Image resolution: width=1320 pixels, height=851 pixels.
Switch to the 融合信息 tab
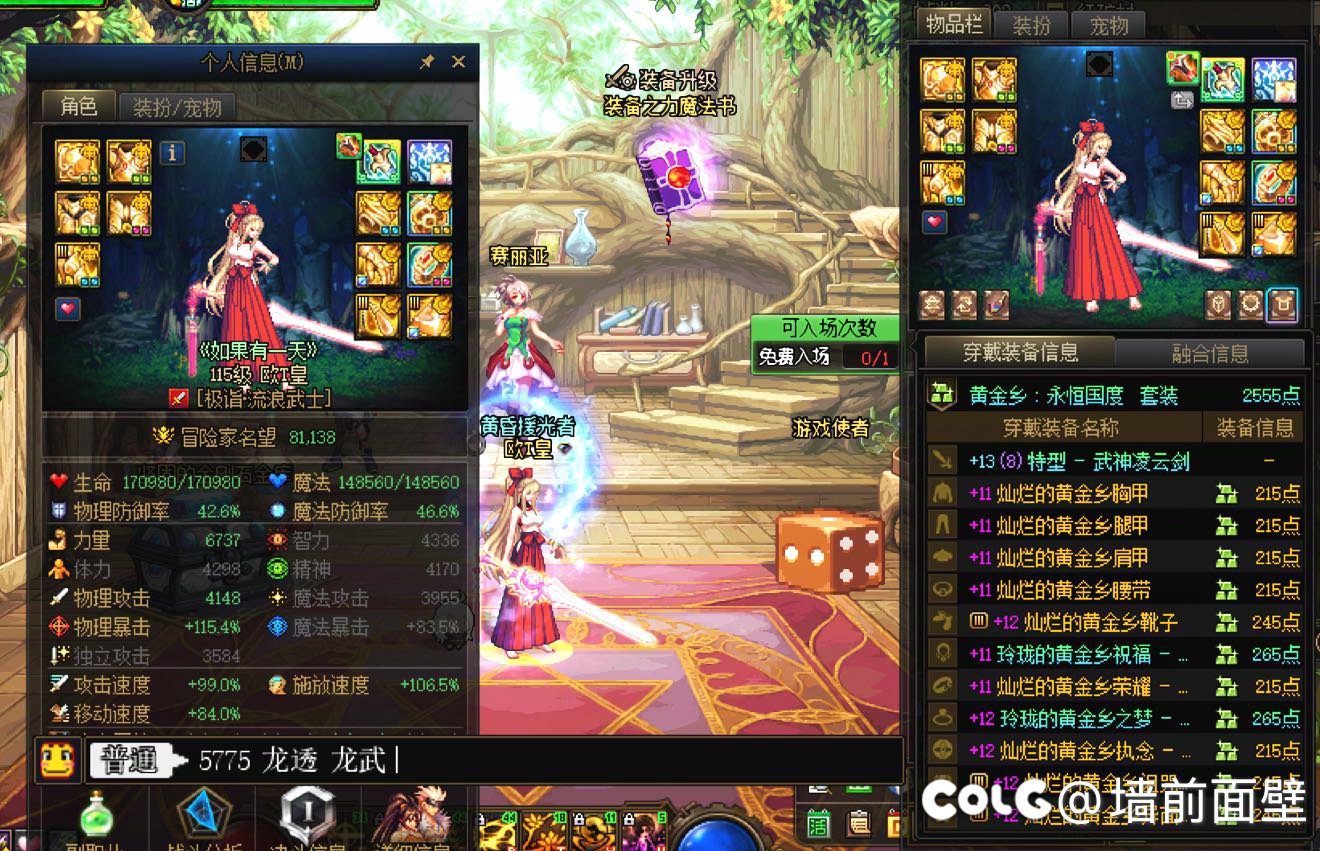point(1209,353)
